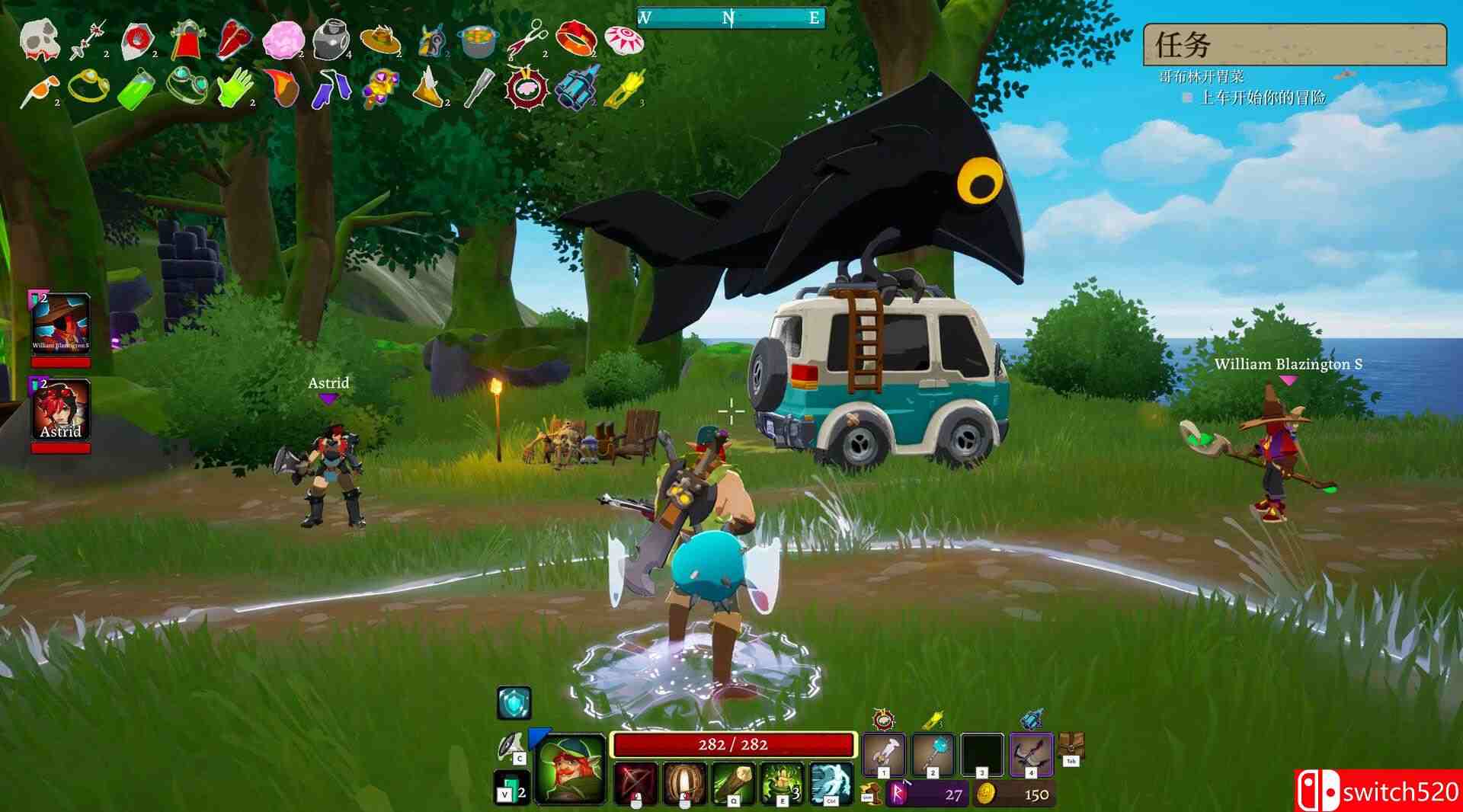Select the straw hat relic icon

click(380, 38)
